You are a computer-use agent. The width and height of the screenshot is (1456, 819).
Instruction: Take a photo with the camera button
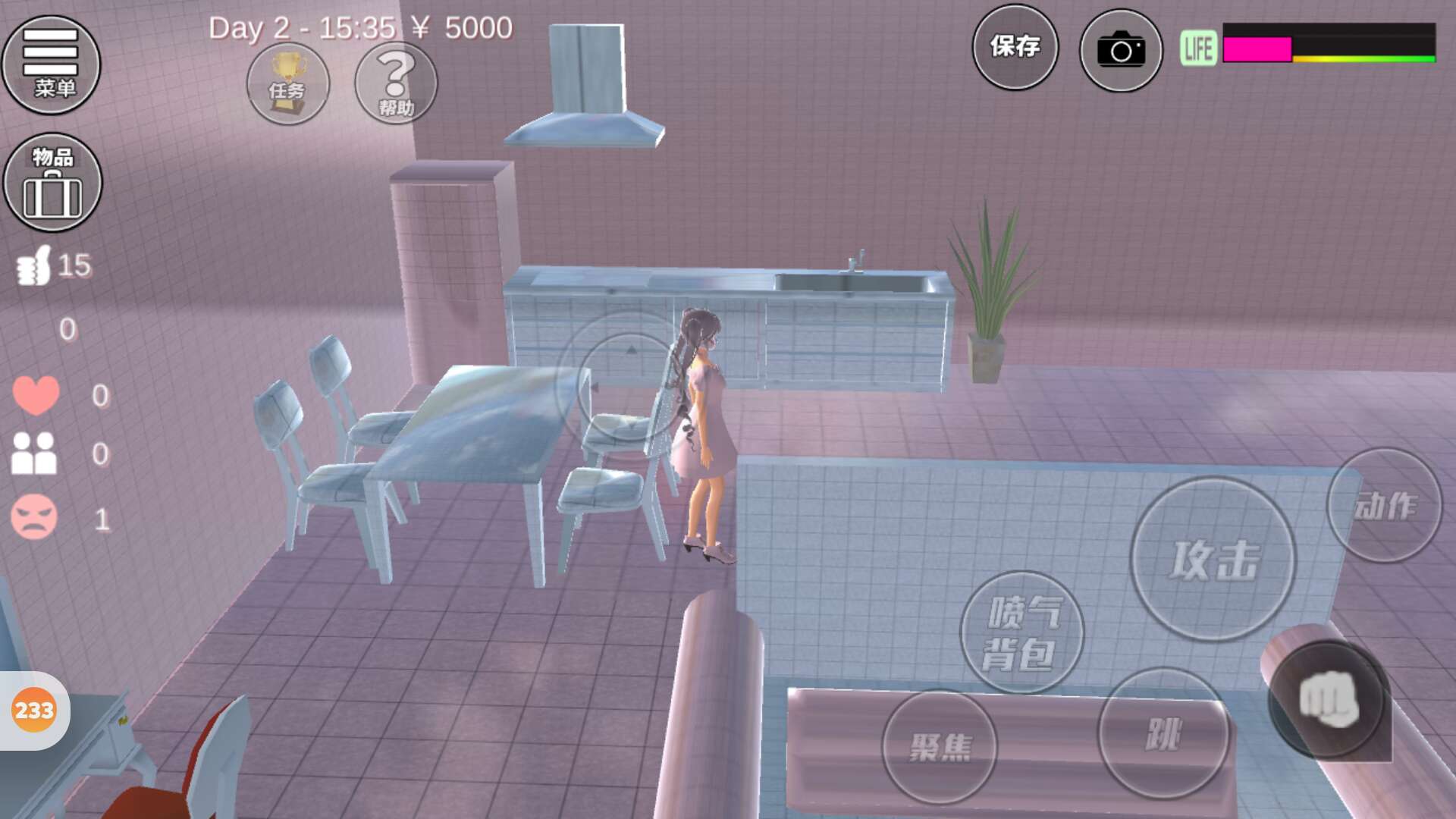pyautogui.click(x=1121, y=51)
